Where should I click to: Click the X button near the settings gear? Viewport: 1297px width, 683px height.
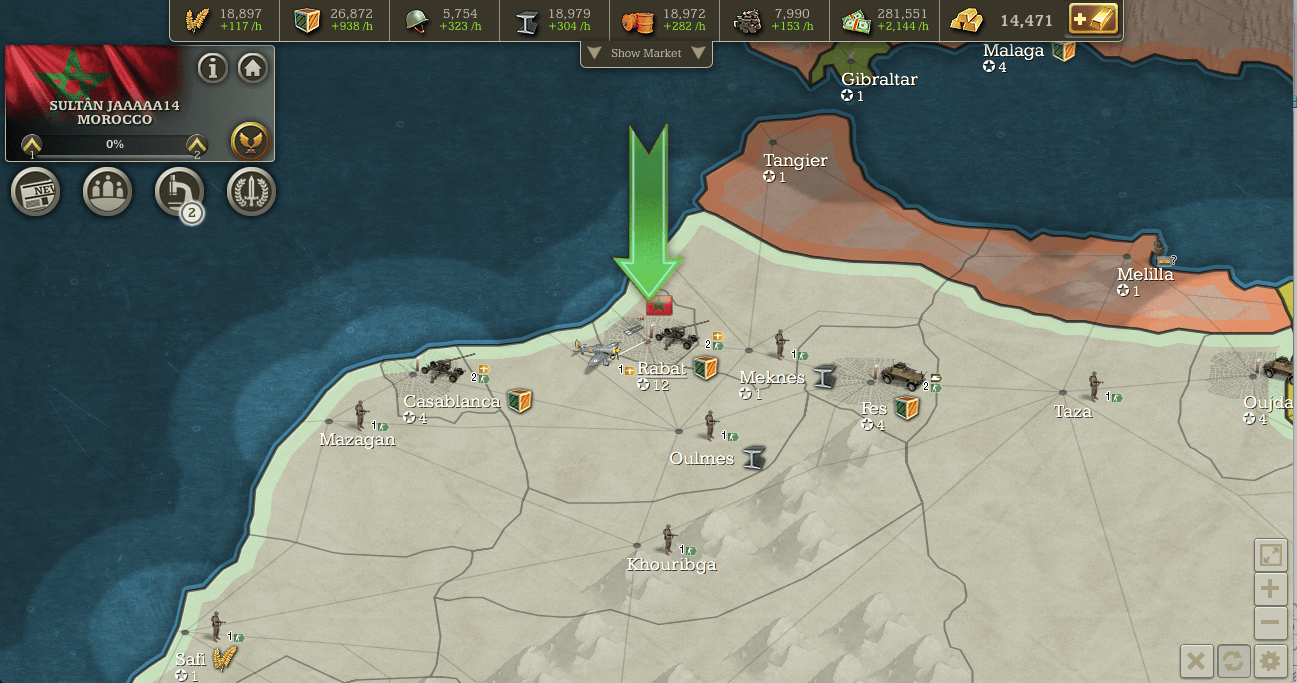(x=1196, y=661)
